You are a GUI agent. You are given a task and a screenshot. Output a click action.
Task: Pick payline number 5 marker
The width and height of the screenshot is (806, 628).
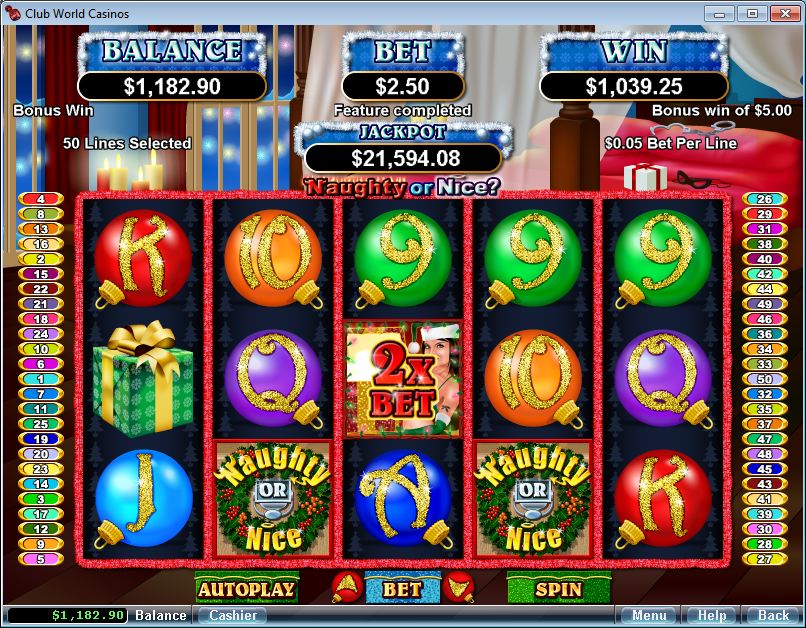(x=41, y=559)
